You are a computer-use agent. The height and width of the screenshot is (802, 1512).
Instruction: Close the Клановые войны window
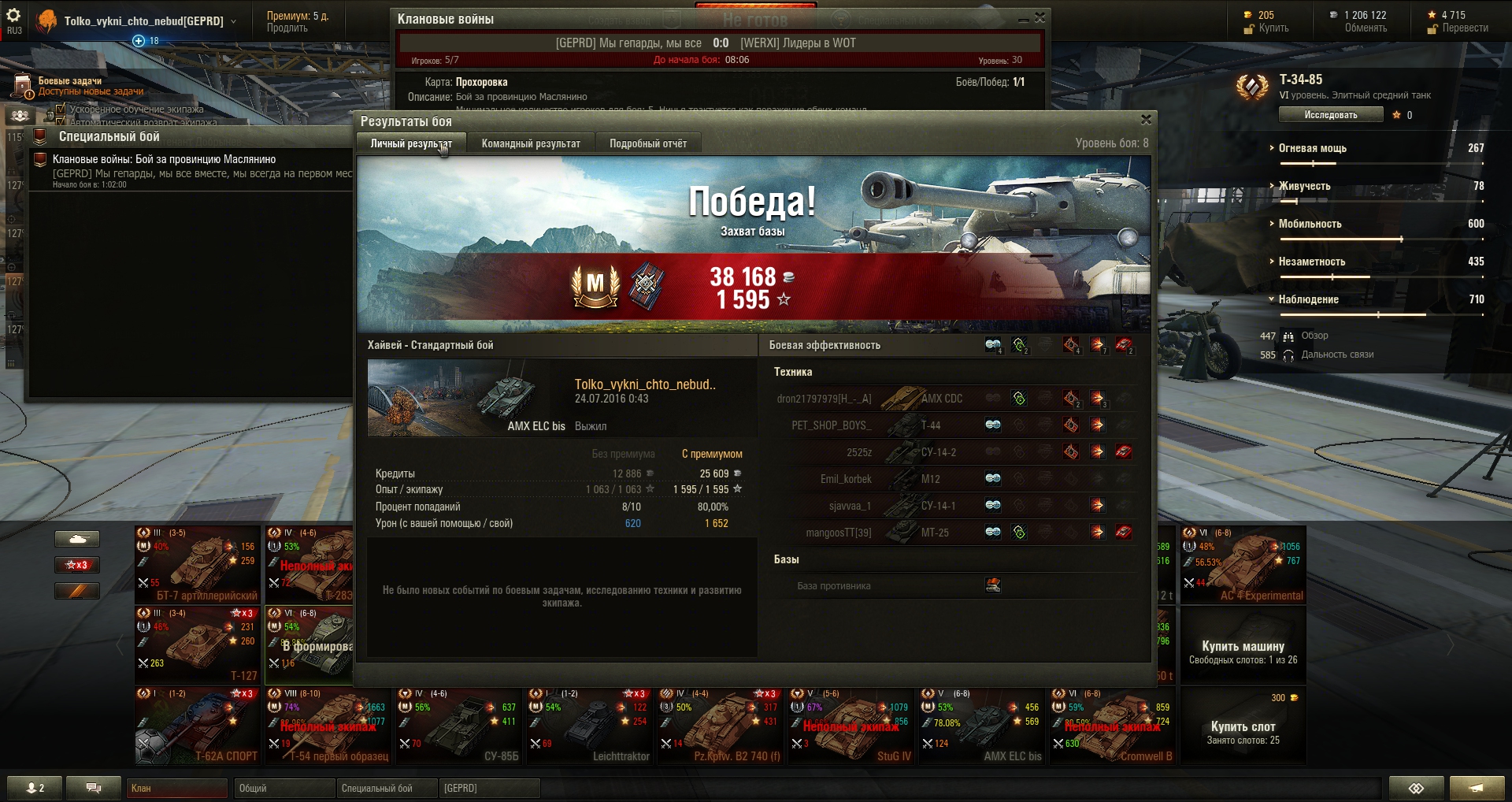point(1040,17)
